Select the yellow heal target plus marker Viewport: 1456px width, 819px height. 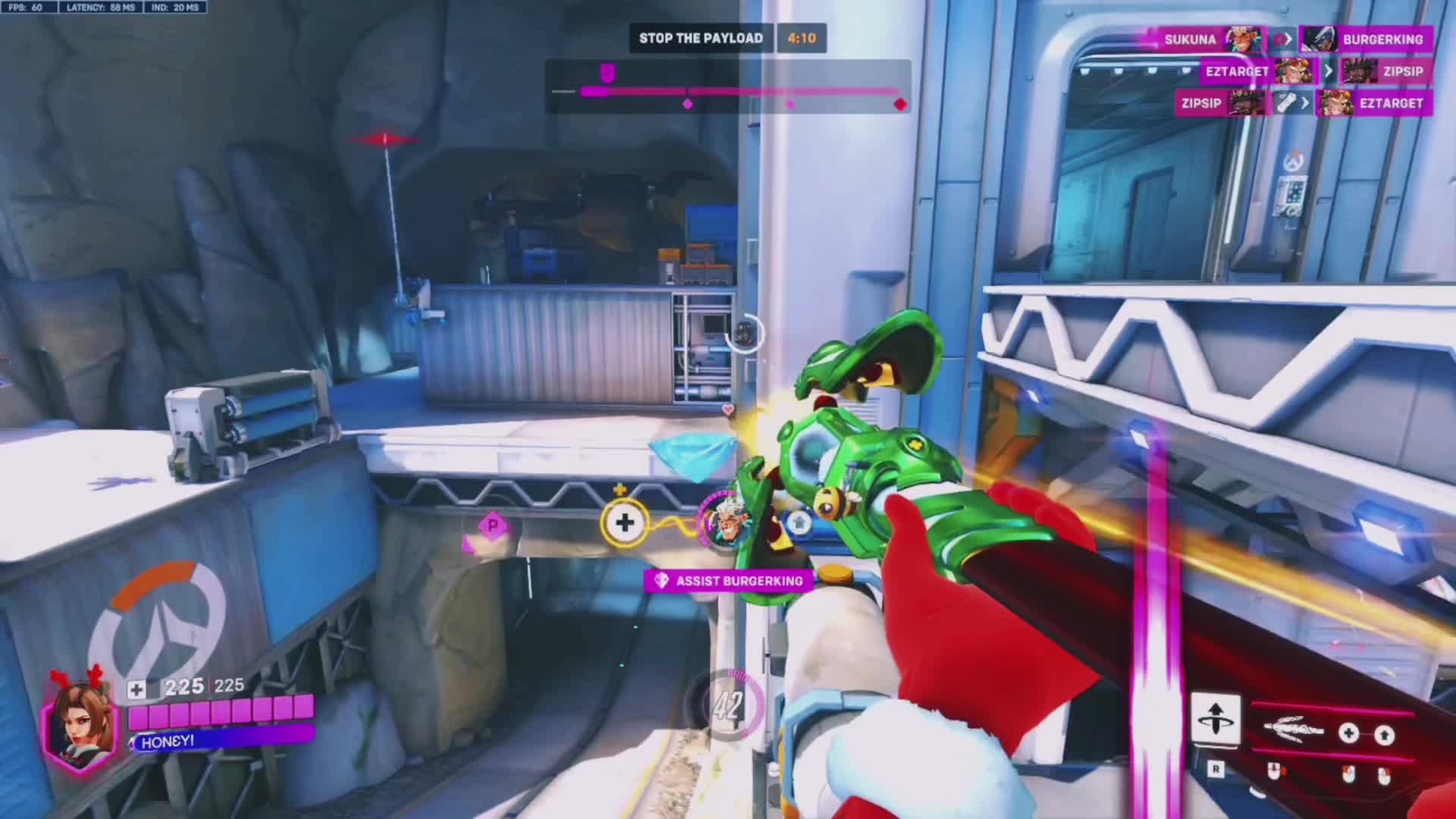(x=625, y=522)
